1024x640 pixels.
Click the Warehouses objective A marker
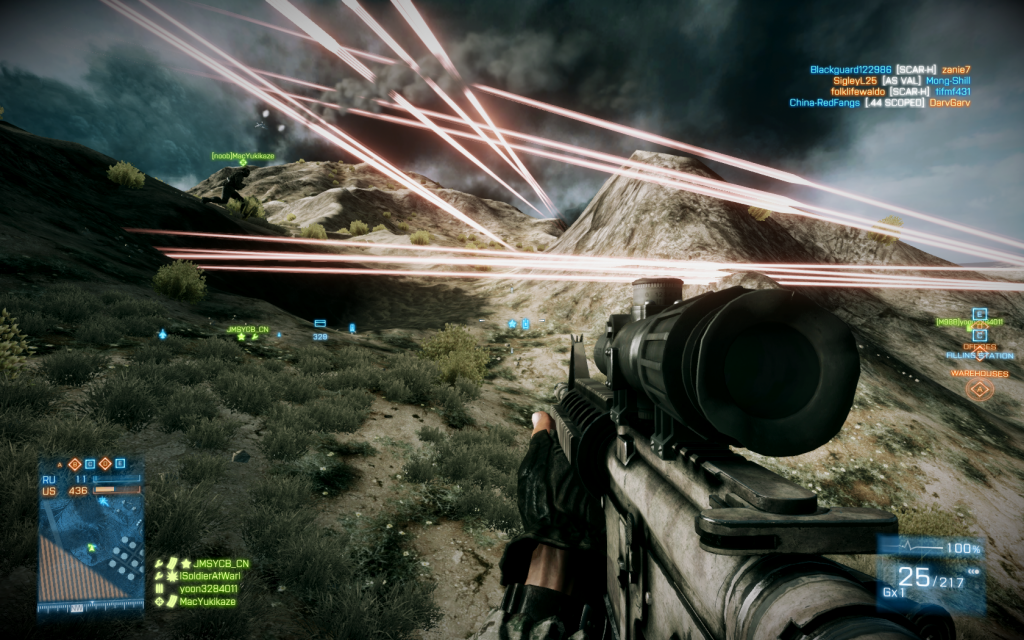pos(979,389)
